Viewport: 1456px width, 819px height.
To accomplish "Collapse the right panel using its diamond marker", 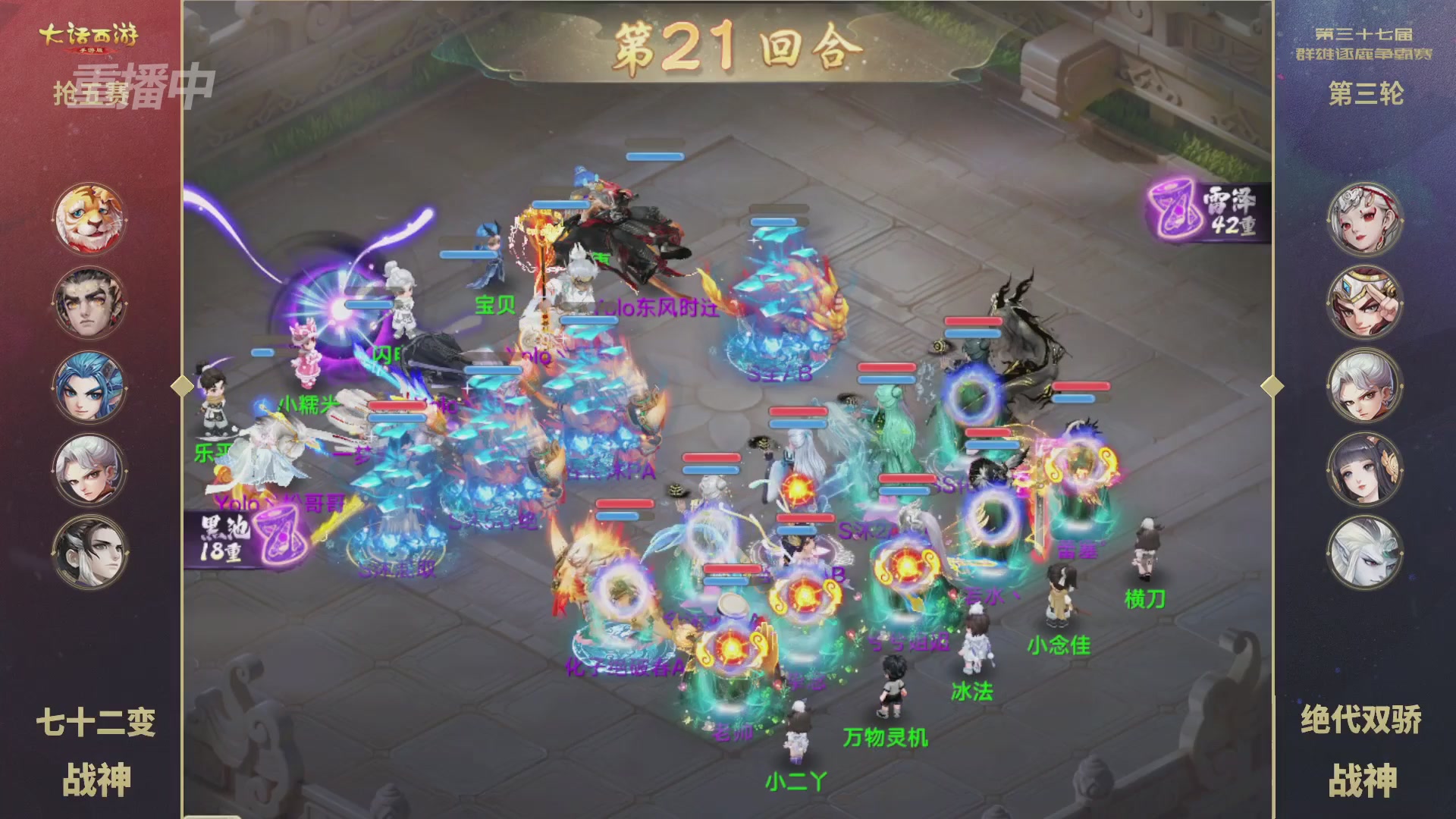I will click(1274, 387).
